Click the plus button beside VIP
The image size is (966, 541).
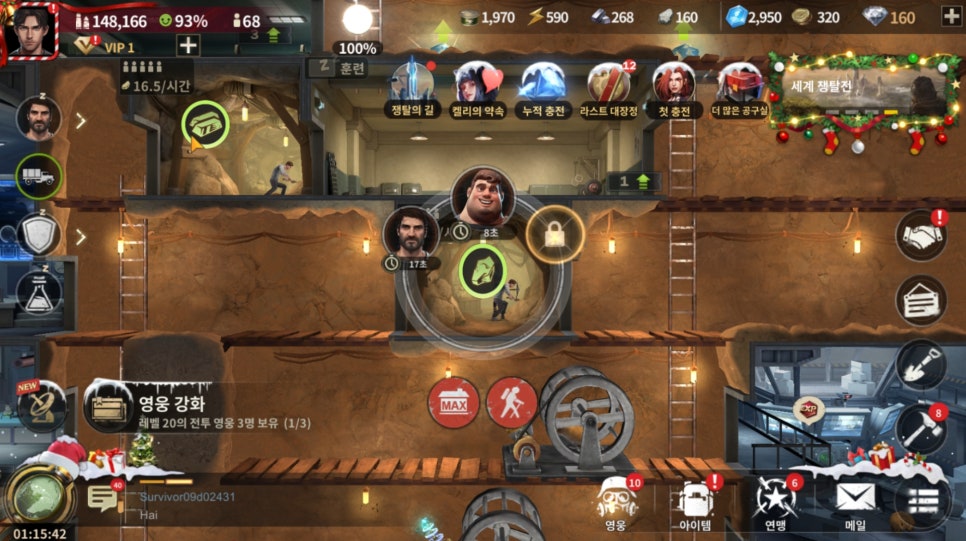coord(188,45)
